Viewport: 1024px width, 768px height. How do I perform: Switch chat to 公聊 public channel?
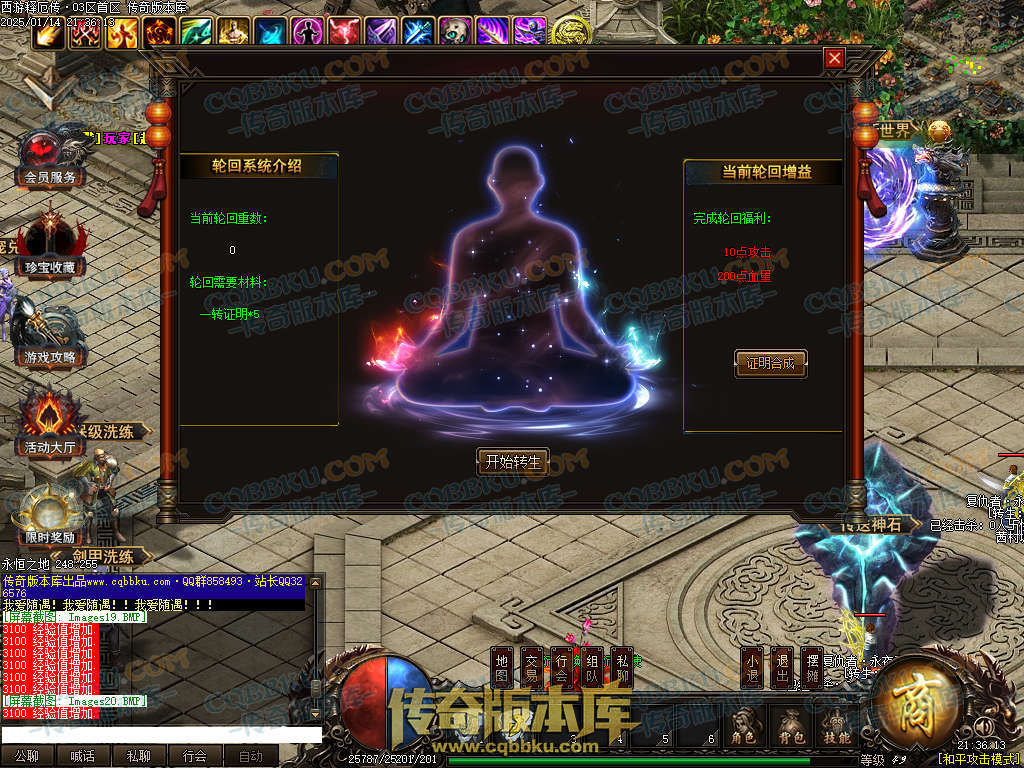click(27, 756)
